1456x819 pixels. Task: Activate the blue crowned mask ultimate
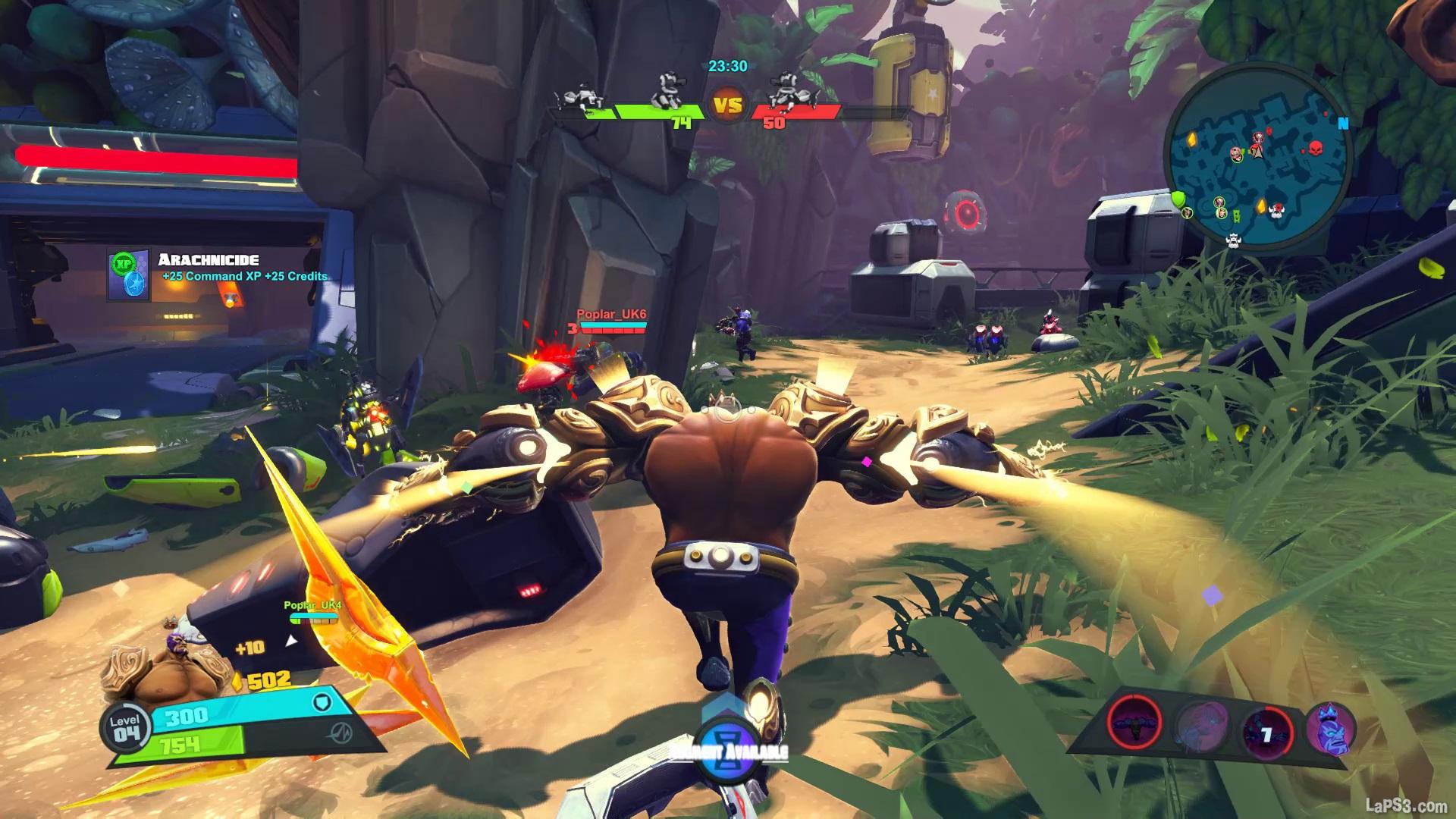(x=1330, y=727)
